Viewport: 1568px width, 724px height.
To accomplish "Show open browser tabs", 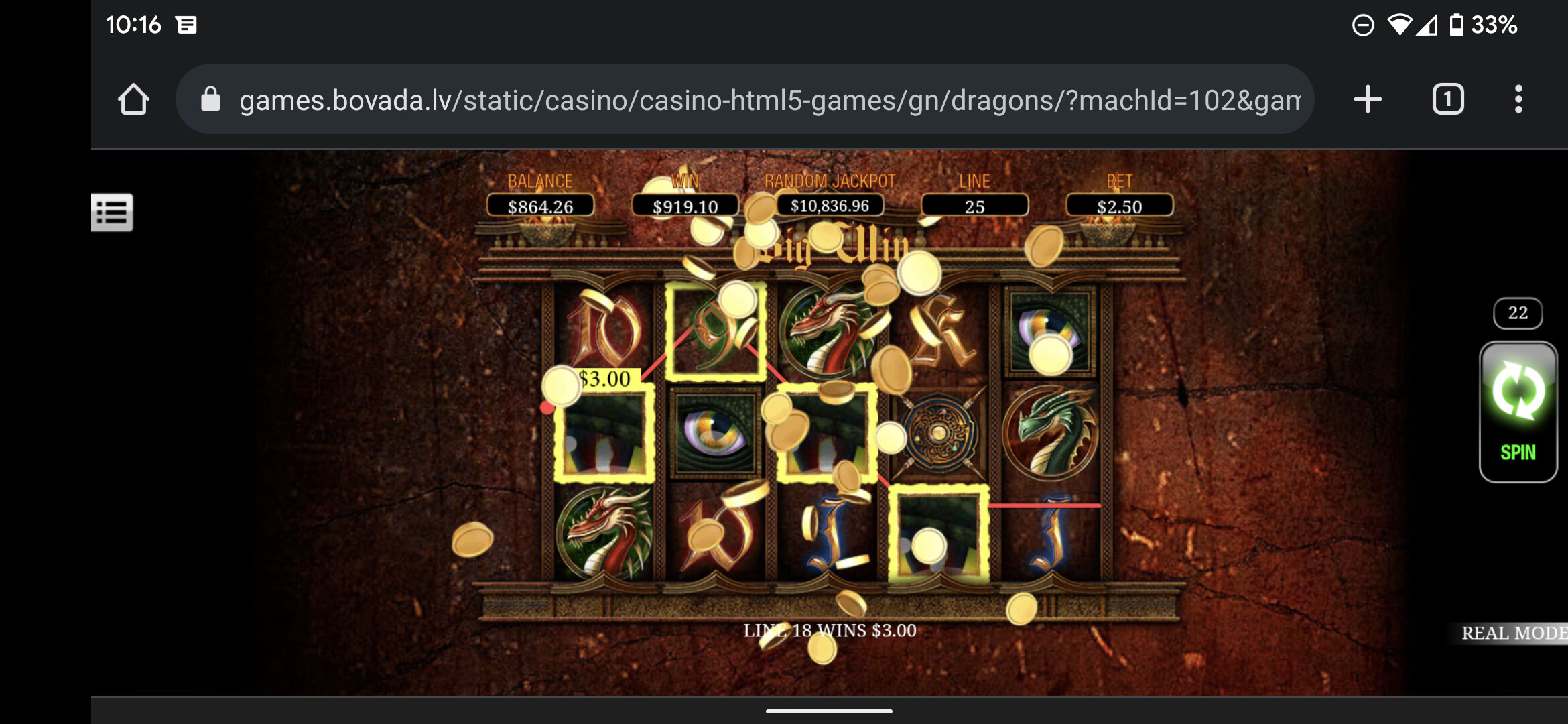I will pyautogui.click(x=1447, y=100).
